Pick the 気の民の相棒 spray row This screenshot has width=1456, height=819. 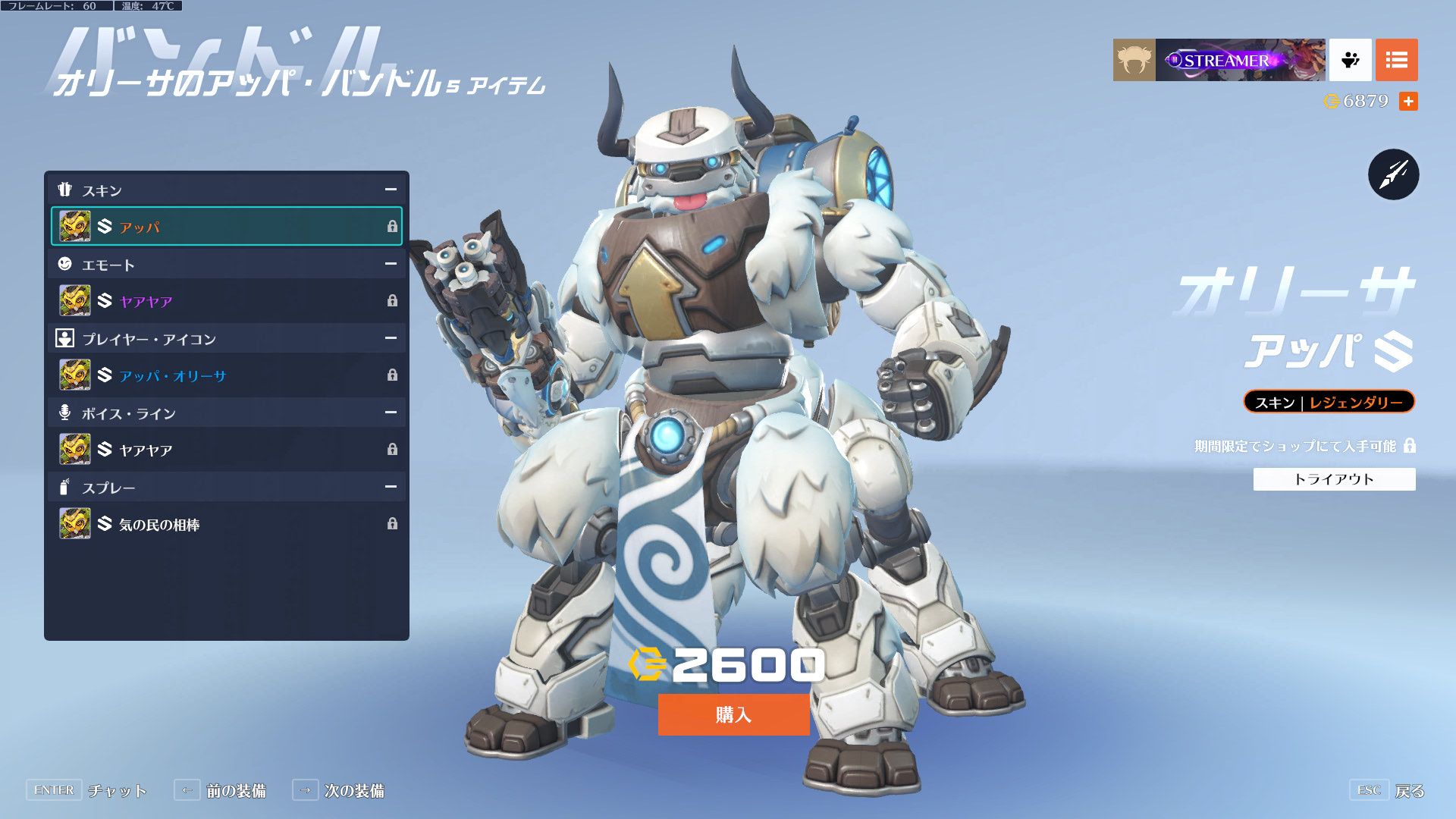226,524
